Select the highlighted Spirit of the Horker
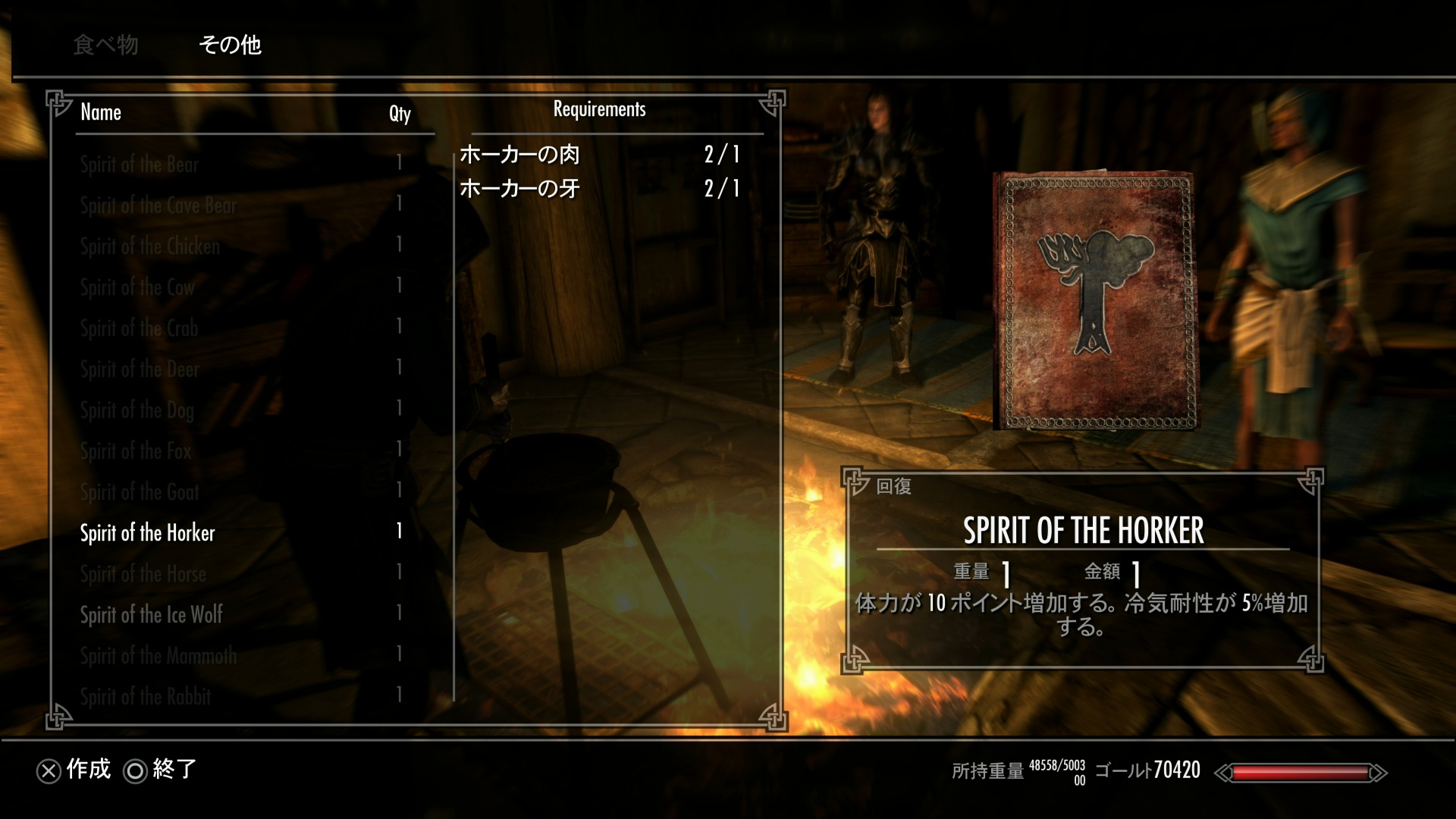1456x819 pixels. 148,533
